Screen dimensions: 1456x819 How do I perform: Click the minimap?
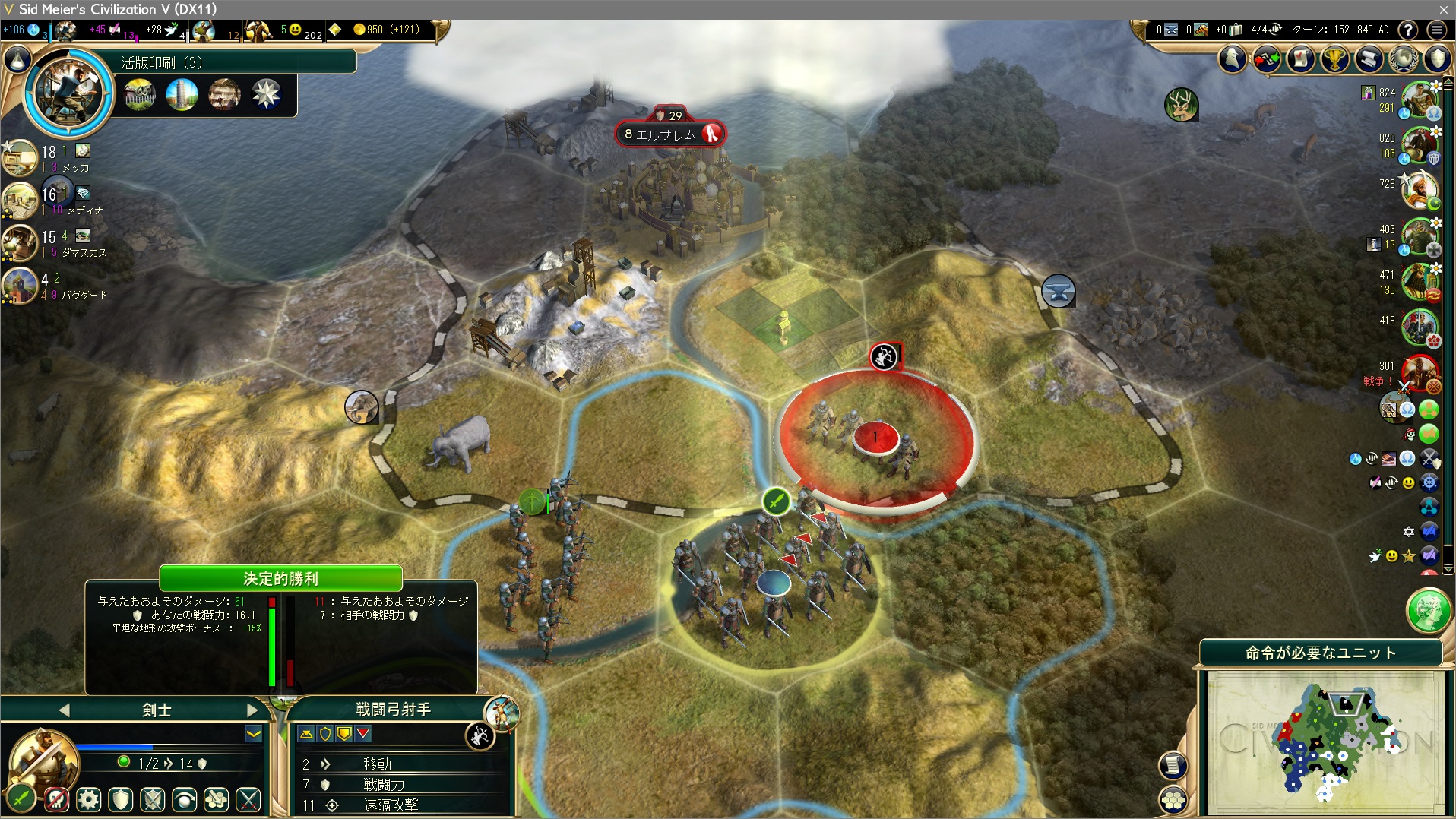click(x=1322, y=742)
